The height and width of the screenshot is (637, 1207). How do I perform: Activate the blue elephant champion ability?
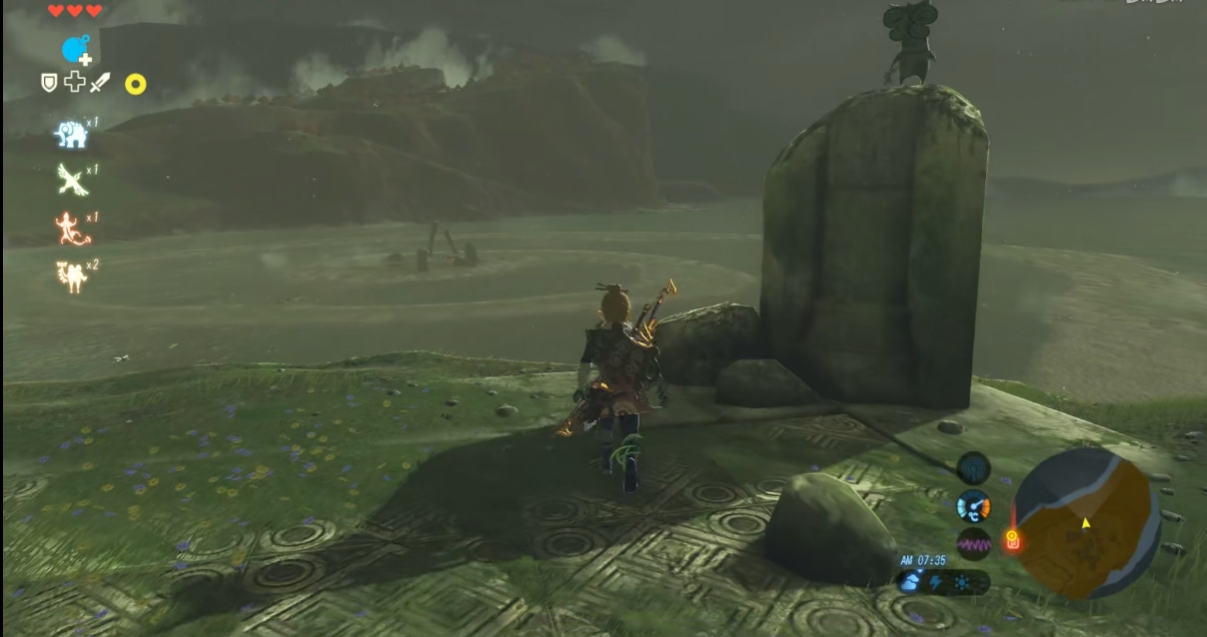[70, 134]
